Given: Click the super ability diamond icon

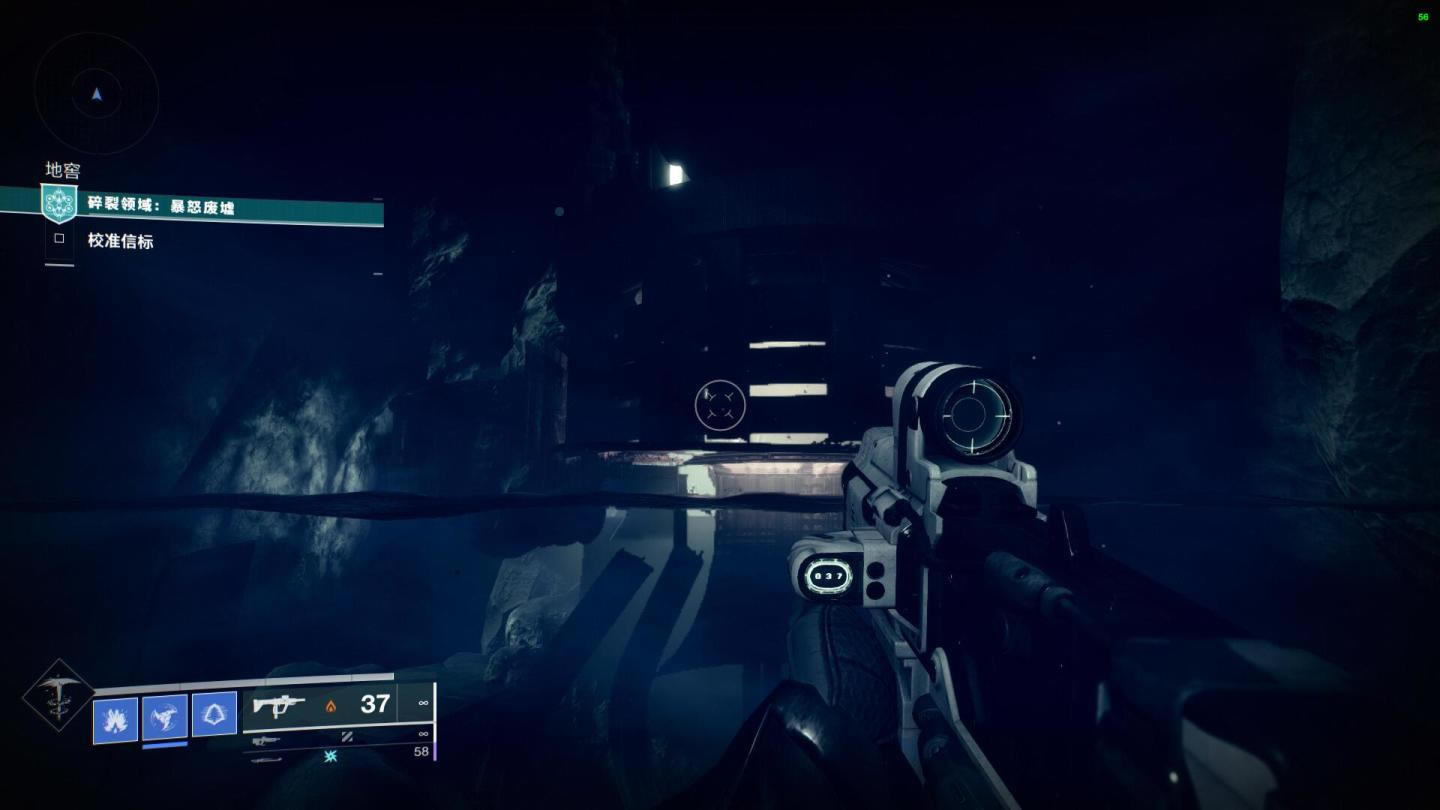Looking at the screenshot, I should pyautogui.click(x=57, y=695).
